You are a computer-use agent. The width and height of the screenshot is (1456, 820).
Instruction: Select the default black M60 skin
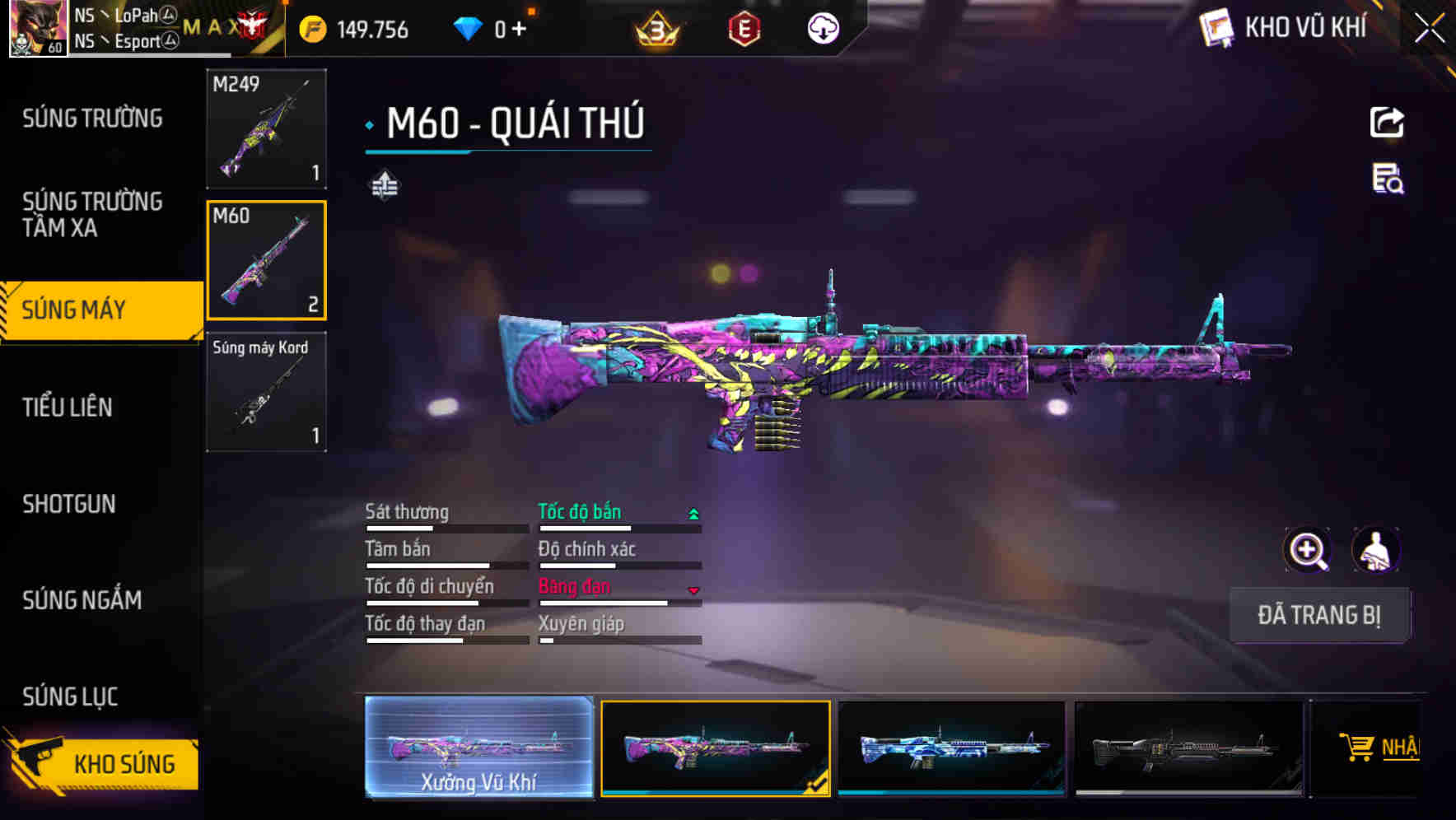pyautogui.click(x=1188, y=748)
